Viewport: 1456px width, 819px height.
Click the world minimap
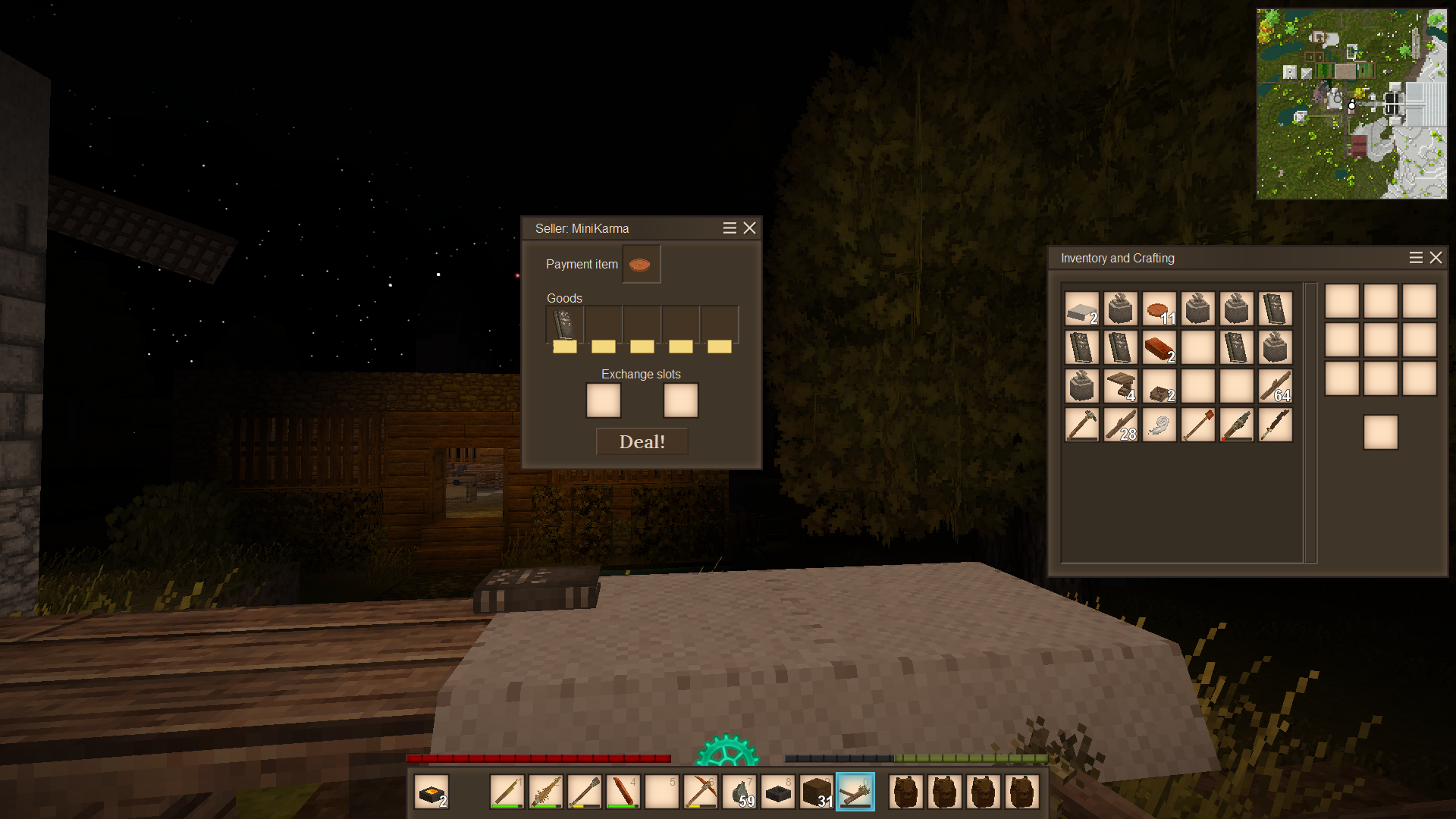[1351, 104]
